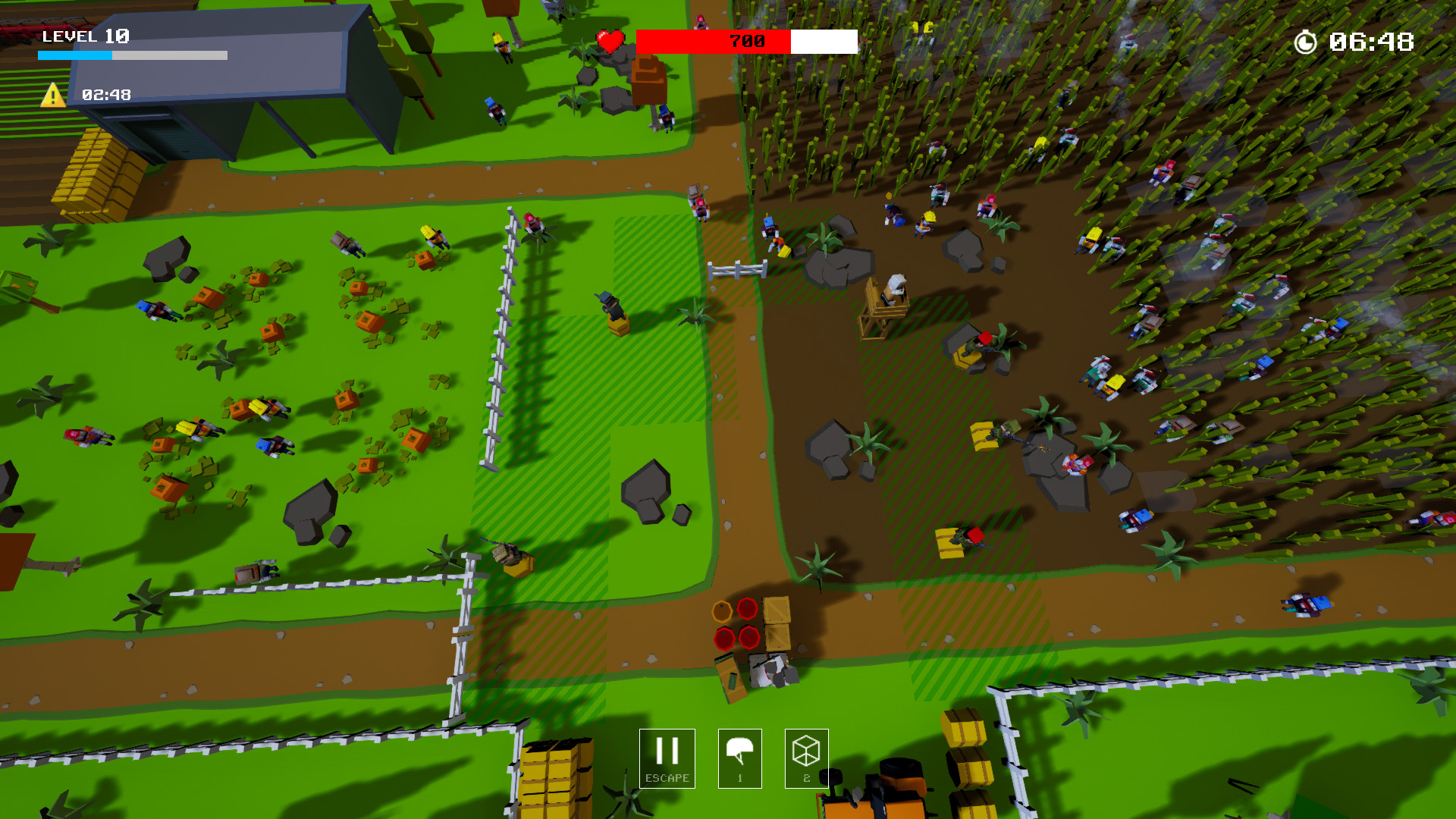Click the LEVEL 10 label

tap(86, 36)
